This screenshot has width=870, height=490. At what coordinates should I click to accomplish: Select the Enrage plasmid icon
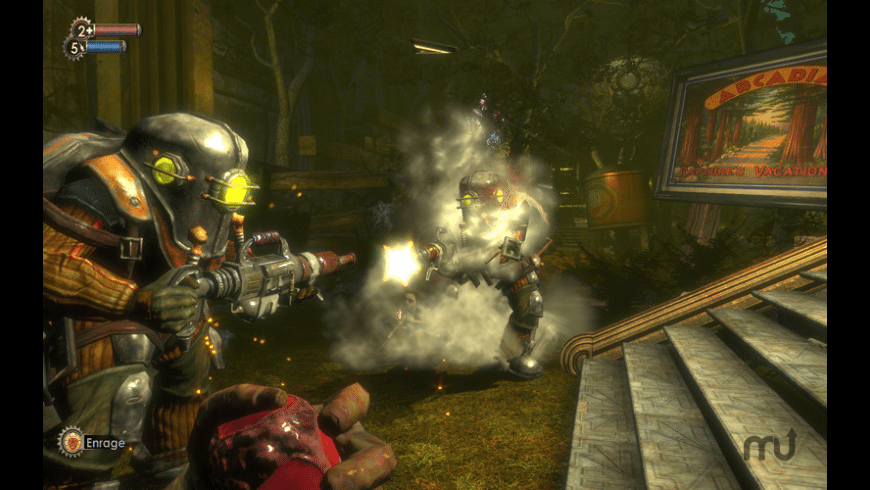pyautogui.click(x=71, y=441)
